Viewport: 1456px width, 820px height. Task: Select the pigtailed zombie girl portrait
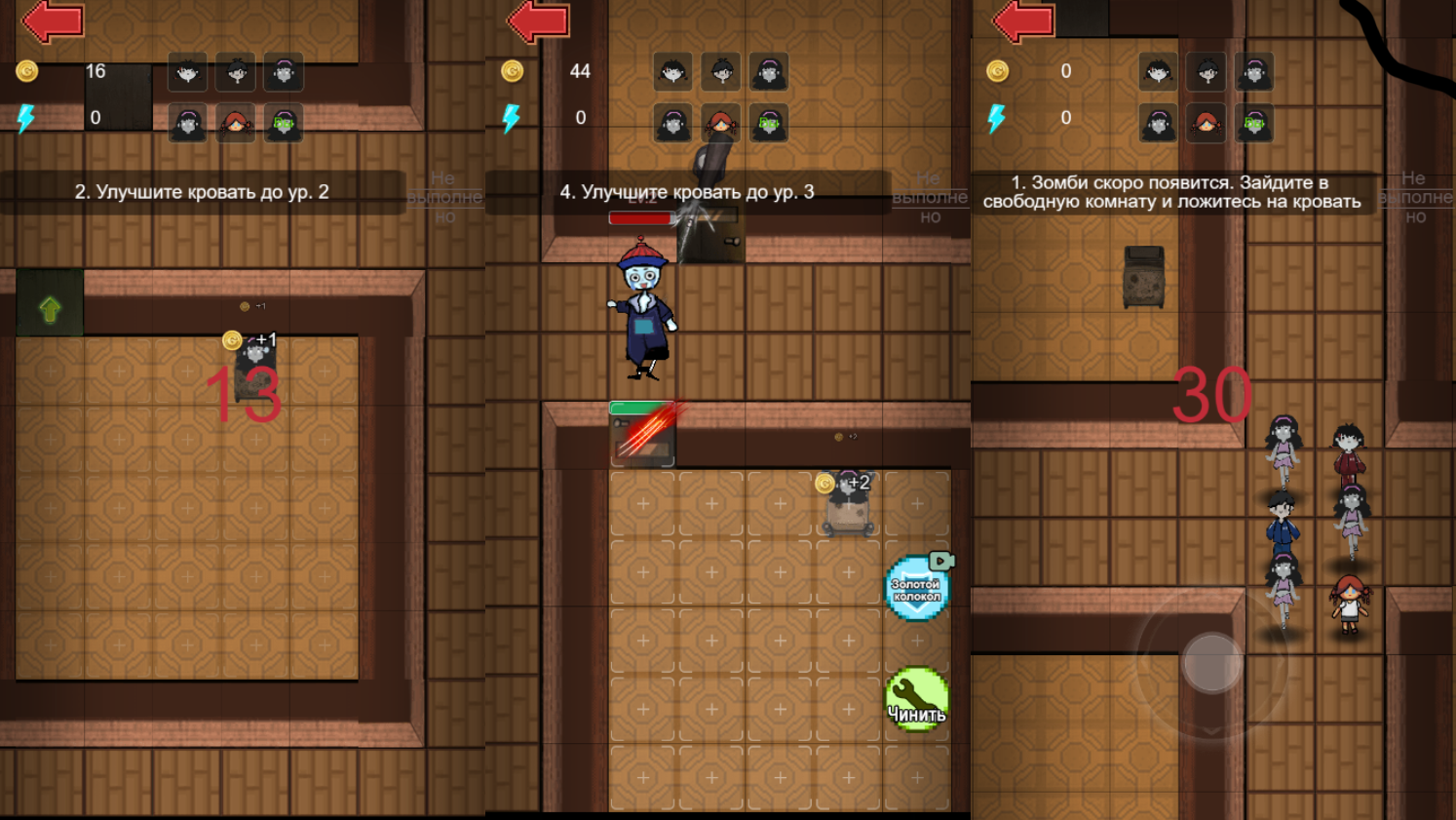point(187,72)
